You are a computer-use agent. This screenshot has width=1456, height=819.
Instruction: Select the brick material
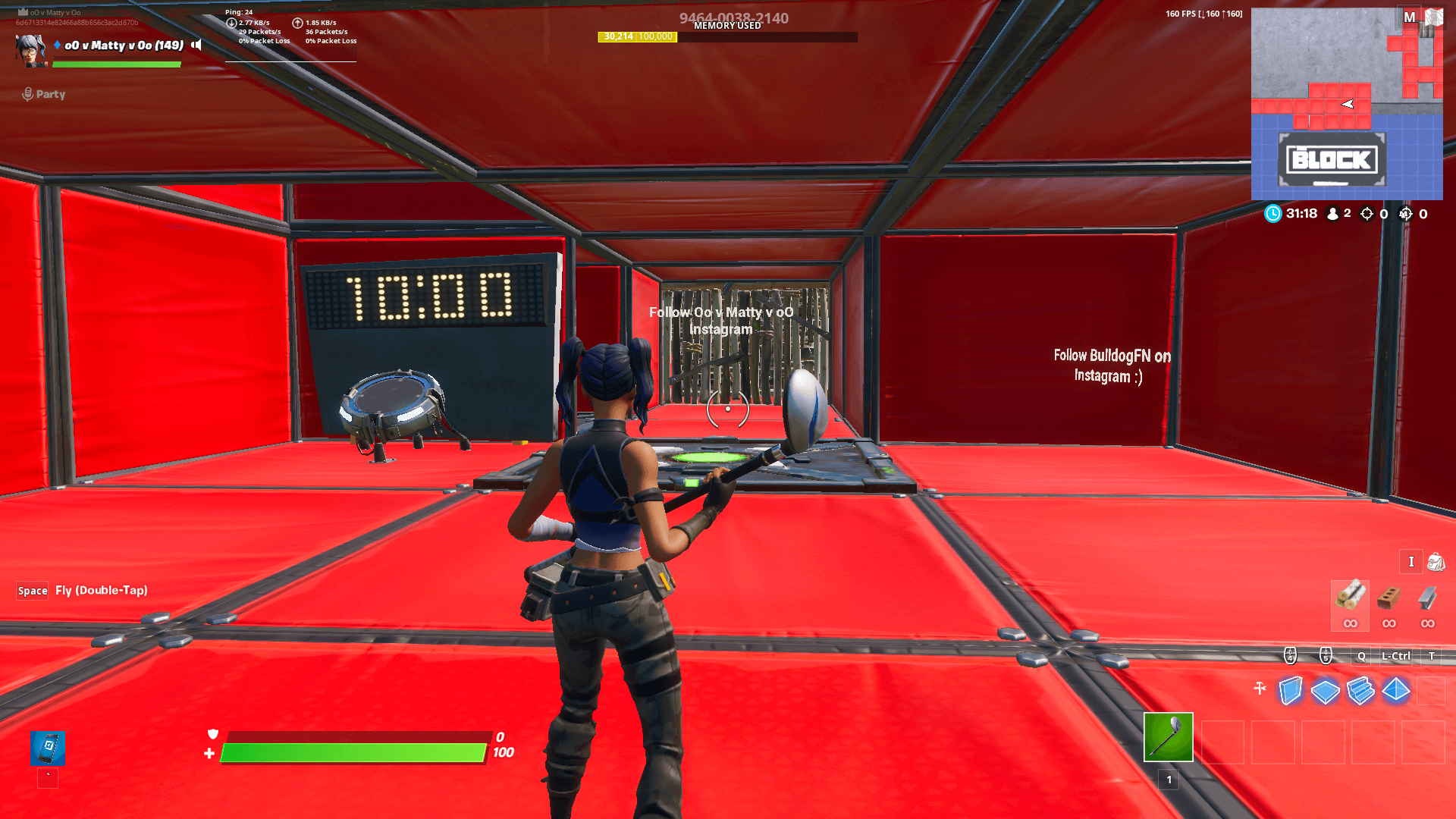pos(1389,598)
